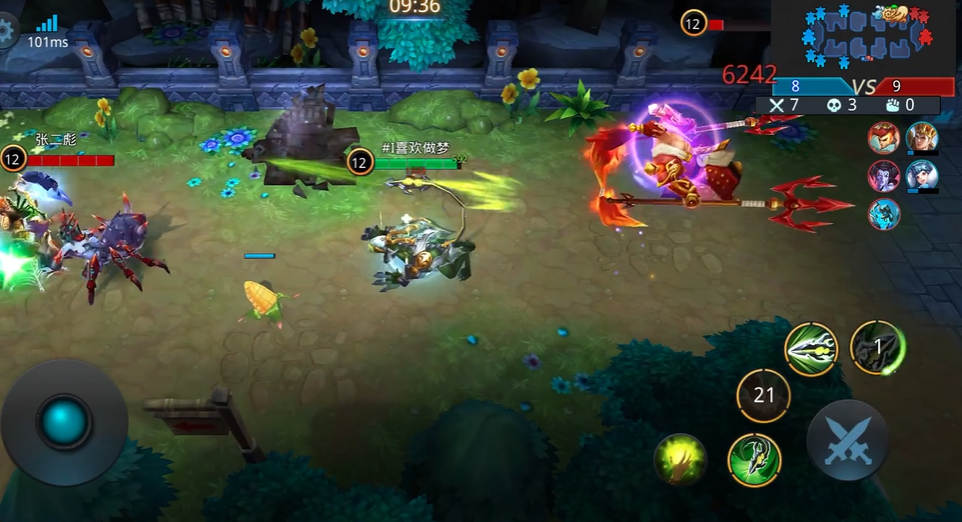Select the golden-crowned hero portrait
The image size is (962, 522).
[x=921, y=138]
